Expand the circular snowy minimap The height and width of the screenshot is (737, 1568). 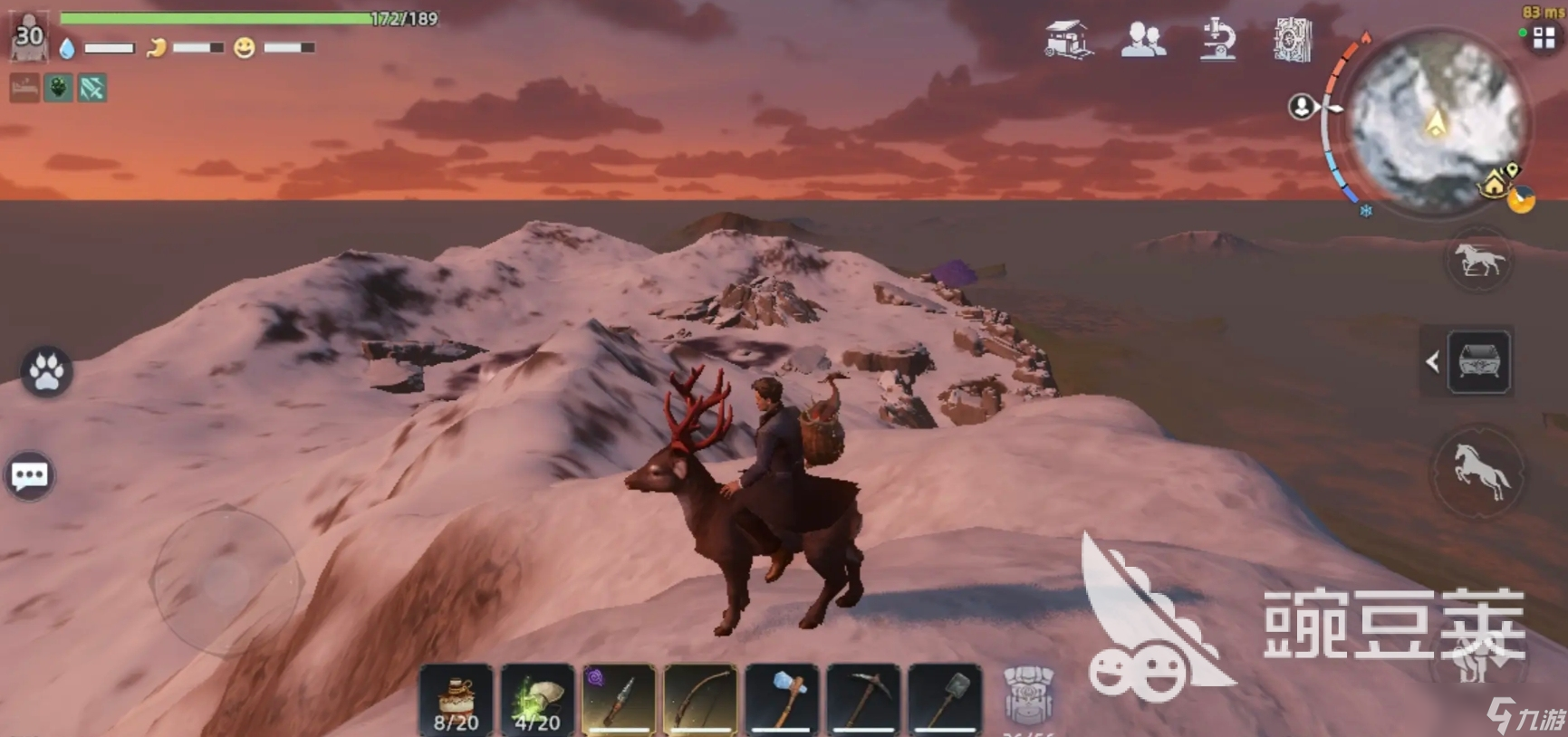point(1436,120)
